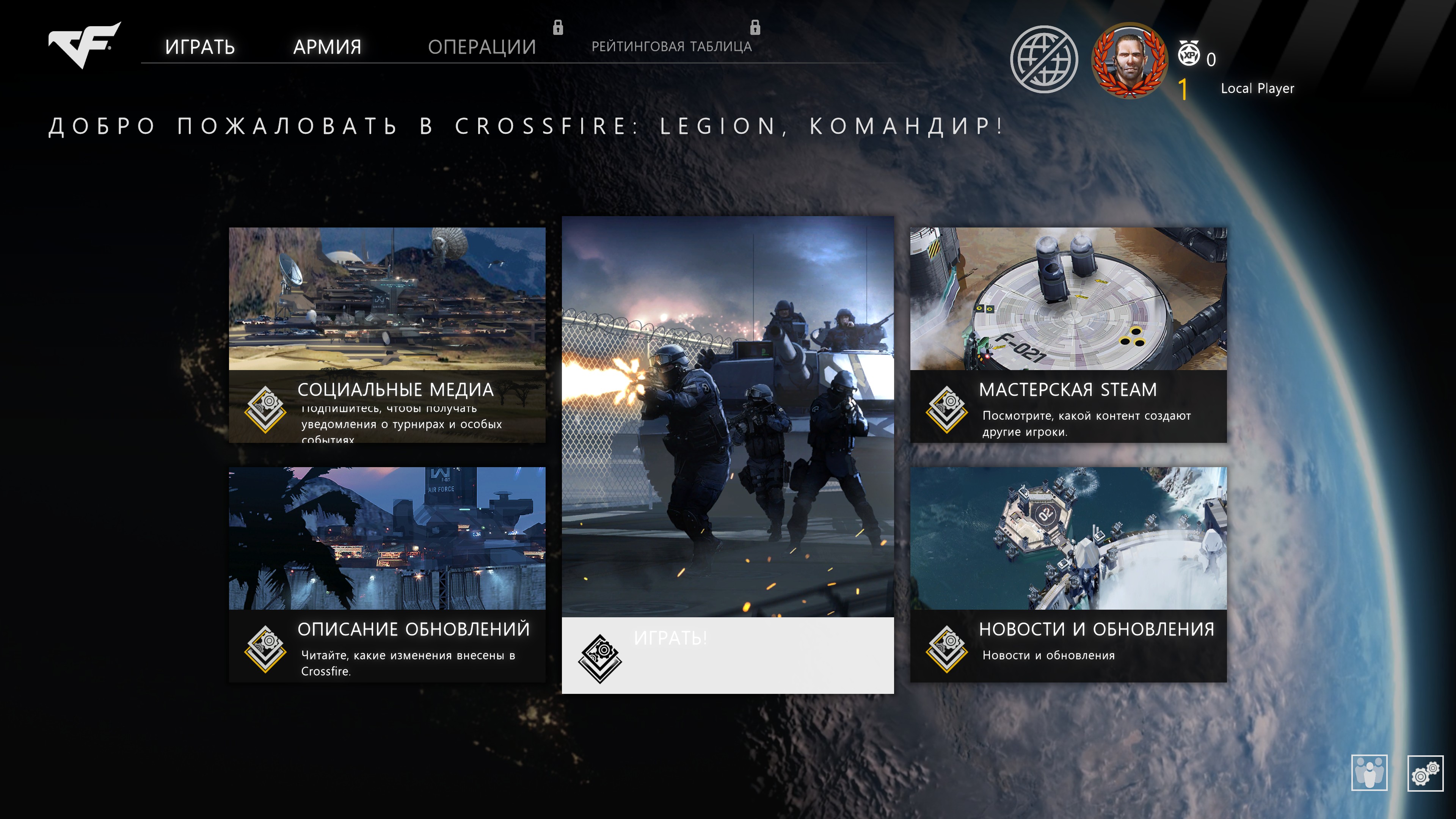Image resolution: width=1456 pixels, height=819 pixels.
Task: Click the CrossFire logo in the corner
Action: point(84,45)
